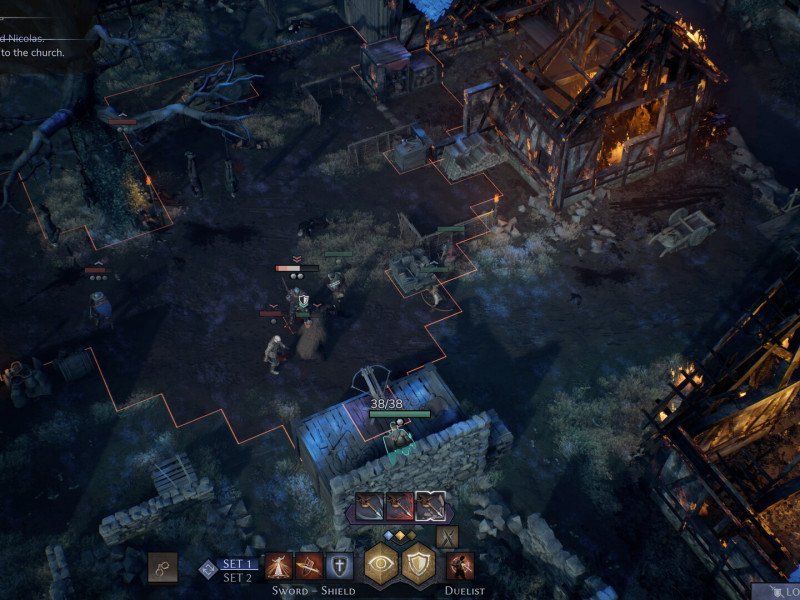Activate the shield hexagon defend action
Screen dimensions: 800x600
click(x=419, y=565)
